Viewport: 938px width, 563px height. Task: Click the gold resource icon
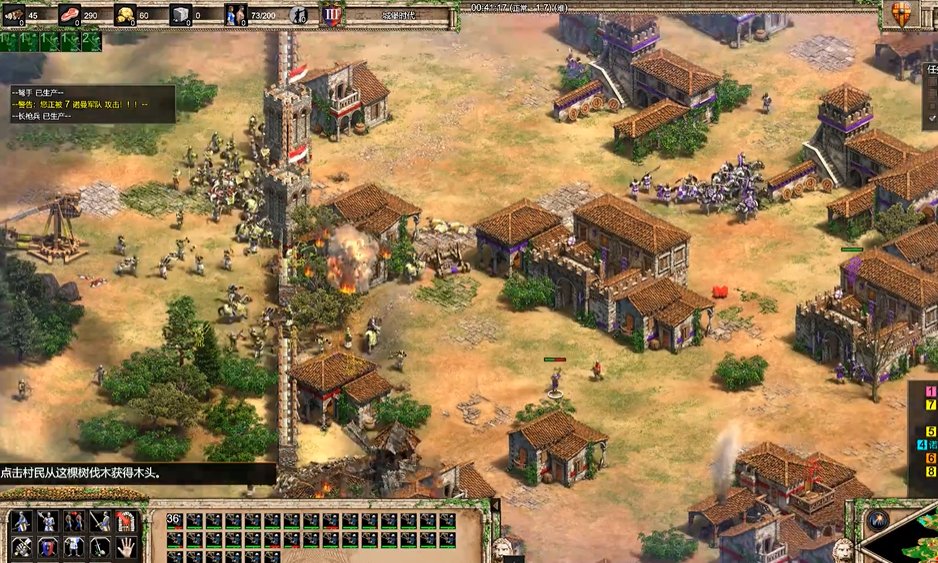click(x=126, y=14)
